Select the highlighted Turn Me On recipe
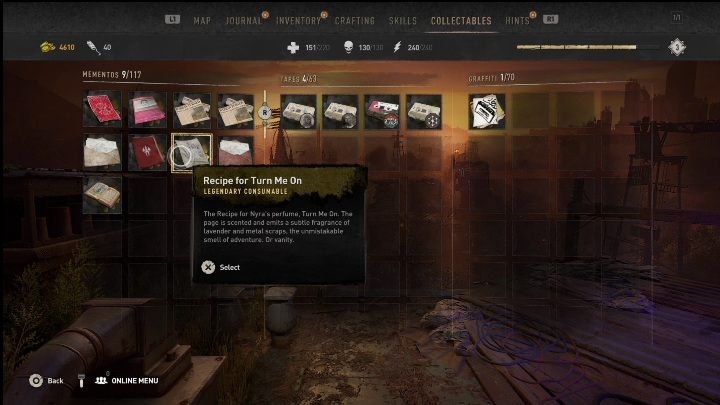Screen dimensions: 720x405 coord(191,152)
